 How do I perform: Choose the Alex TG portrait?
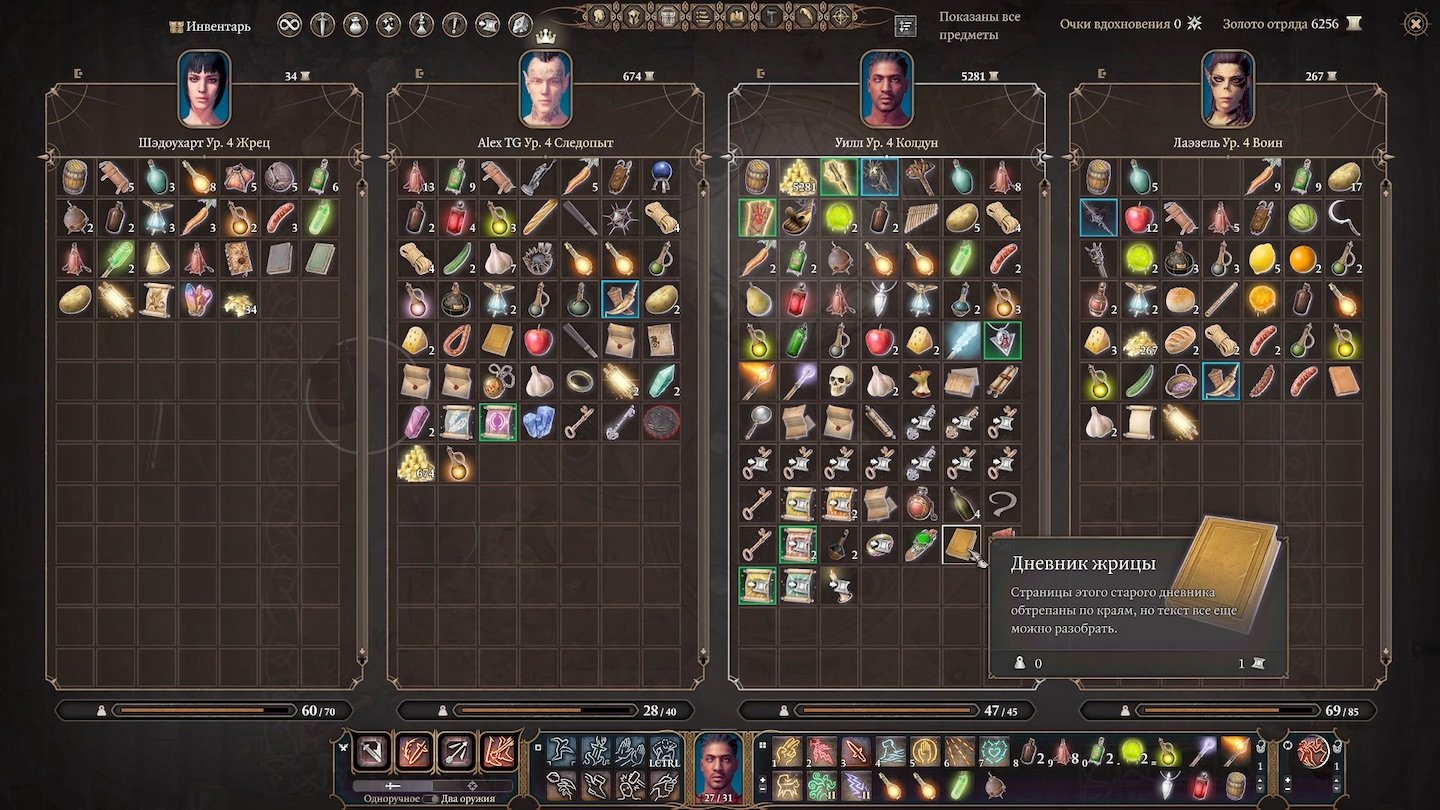pos(545,89)
